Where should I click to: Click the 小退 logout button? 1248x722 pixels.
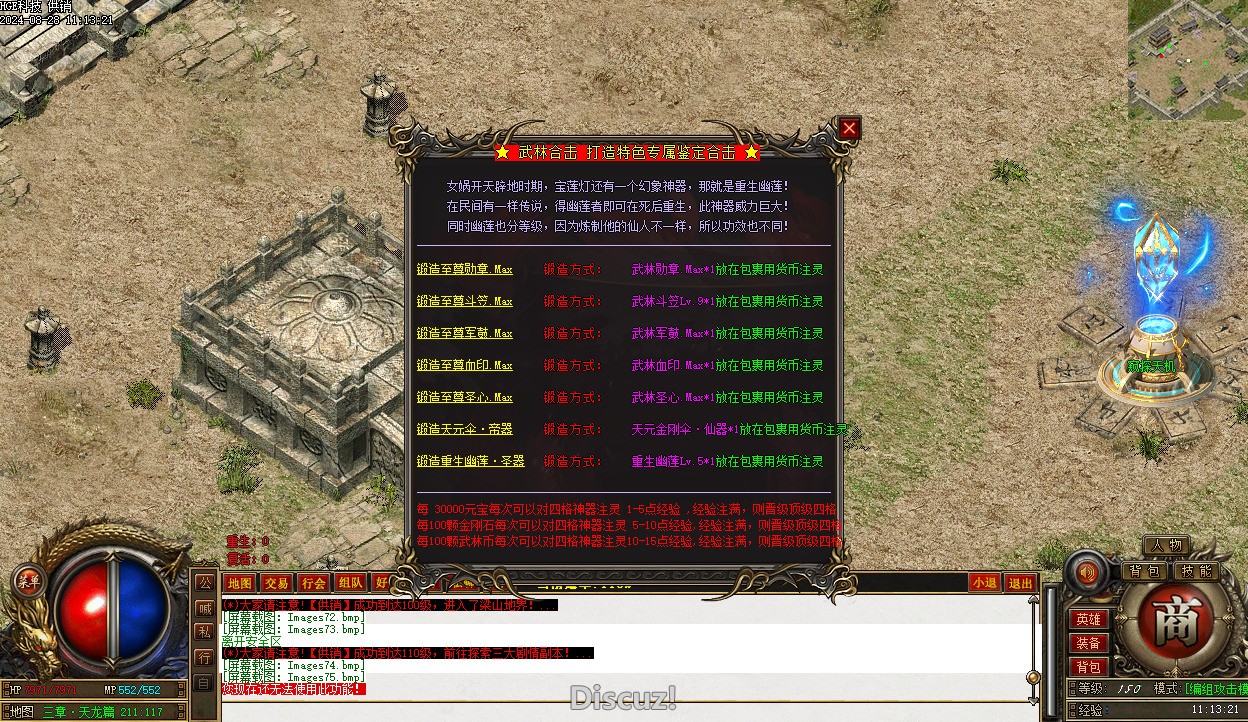coord(984,583)
